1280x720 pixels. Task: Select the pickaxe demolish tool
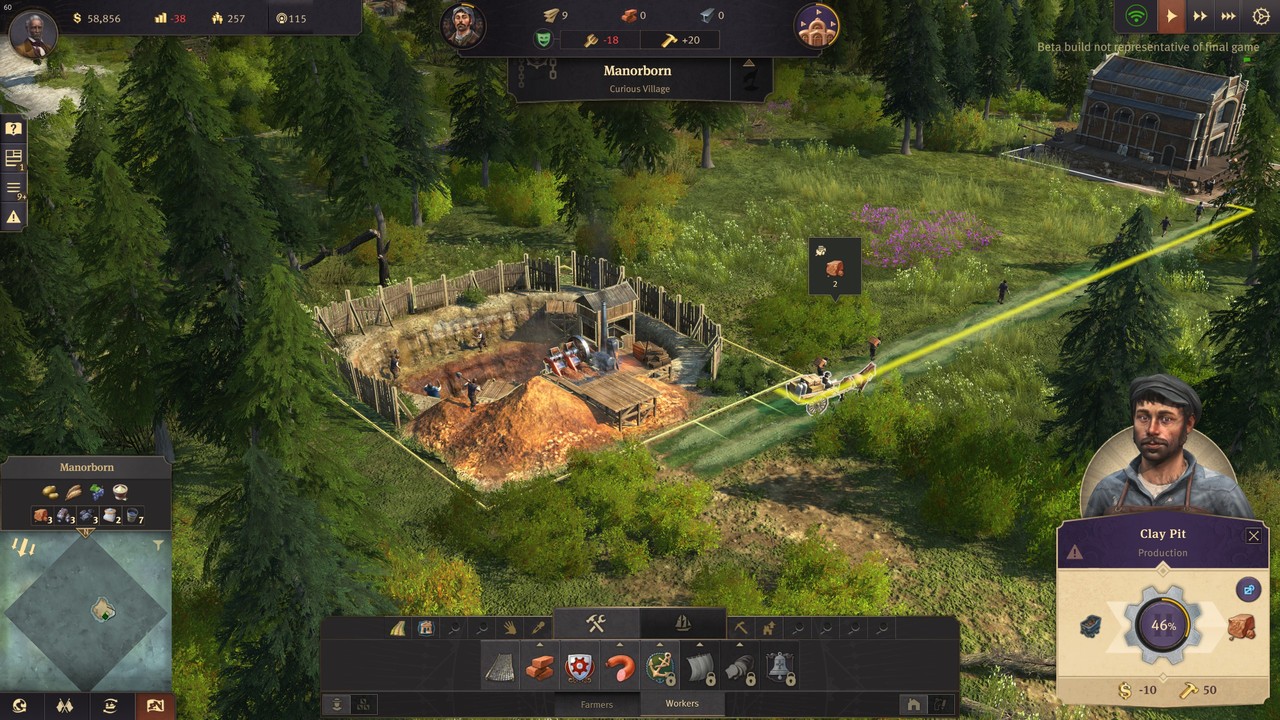point(741,628)
